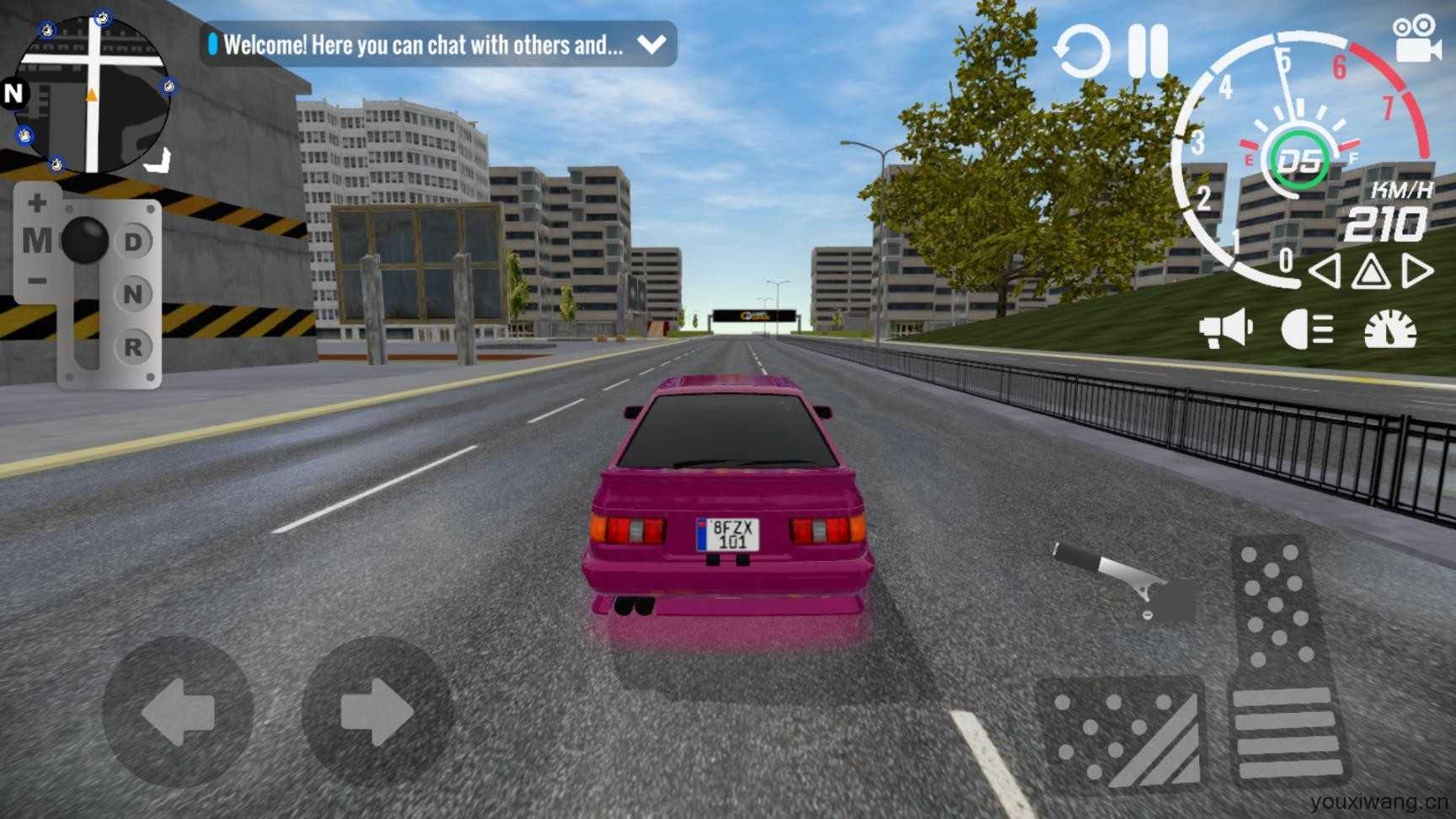Toggle the headlights icon
Viewport: 1456px width, 819px height.
tap(1307, 329)
